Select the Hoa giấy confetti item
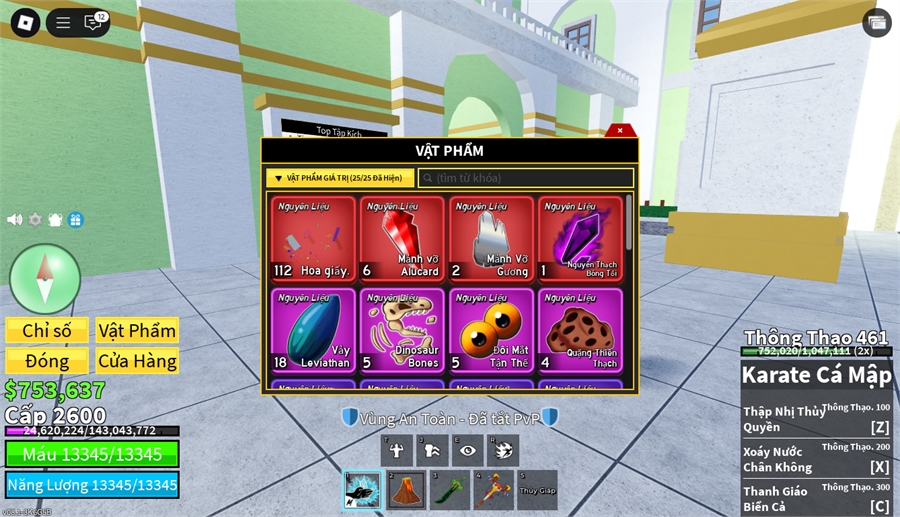Screen dimensions: 900x517 pyautogui.click(x=313, y=239)
